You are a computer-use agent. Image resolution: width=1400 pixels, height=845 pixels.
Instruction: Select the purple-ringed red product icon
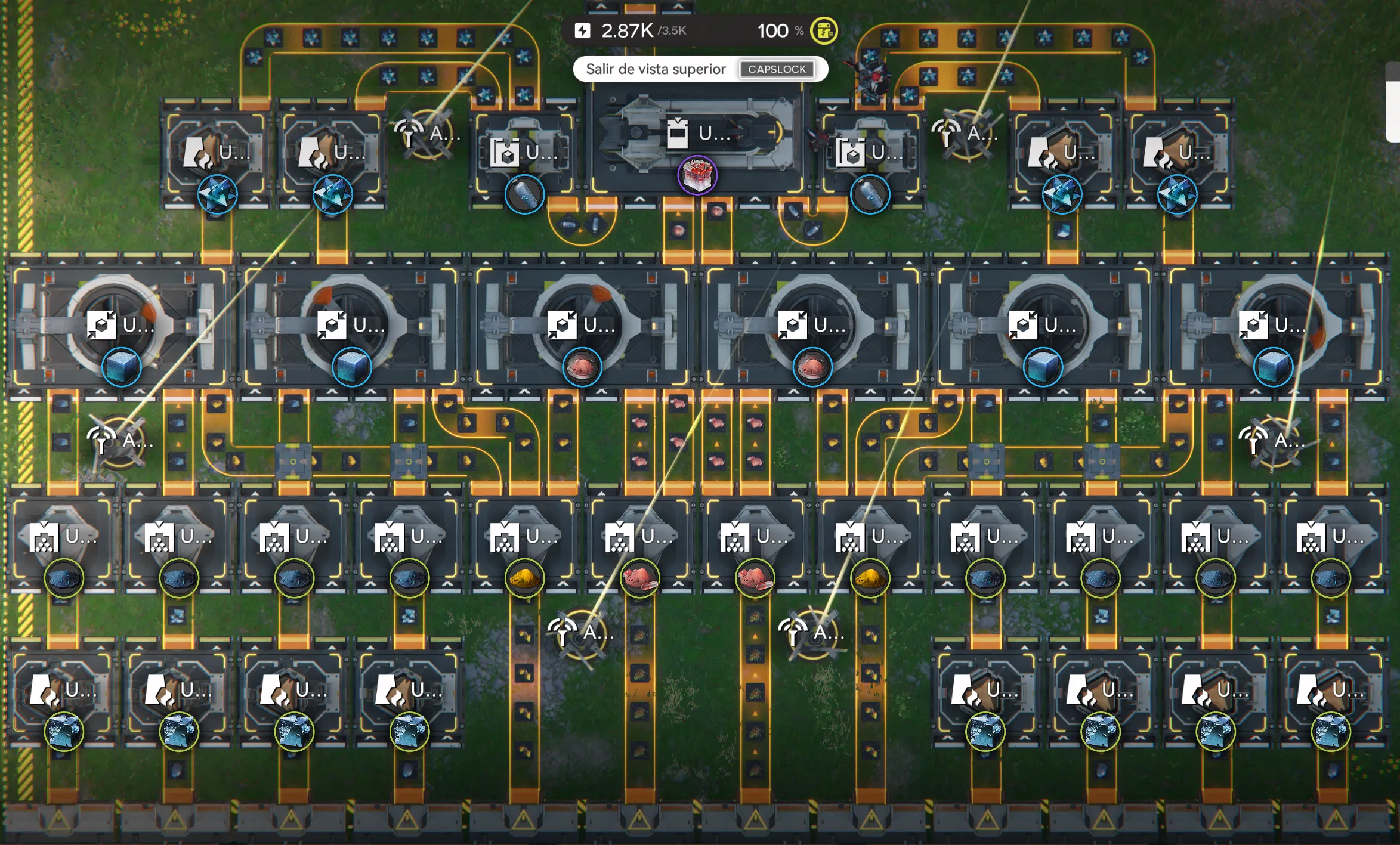point(697,175)
